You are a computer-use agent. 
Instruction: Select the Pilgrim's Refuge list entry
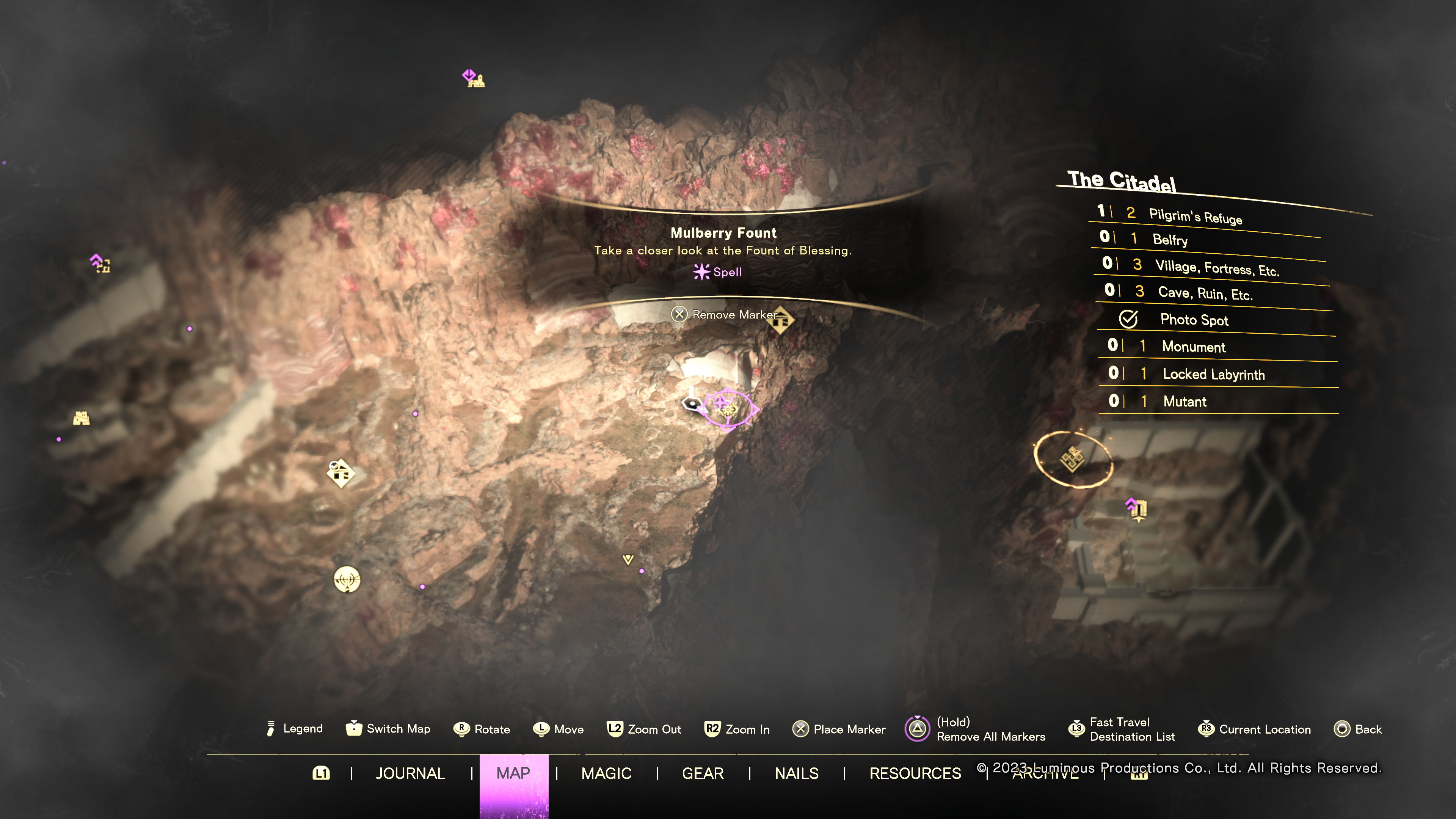[x=1195, y=217]
